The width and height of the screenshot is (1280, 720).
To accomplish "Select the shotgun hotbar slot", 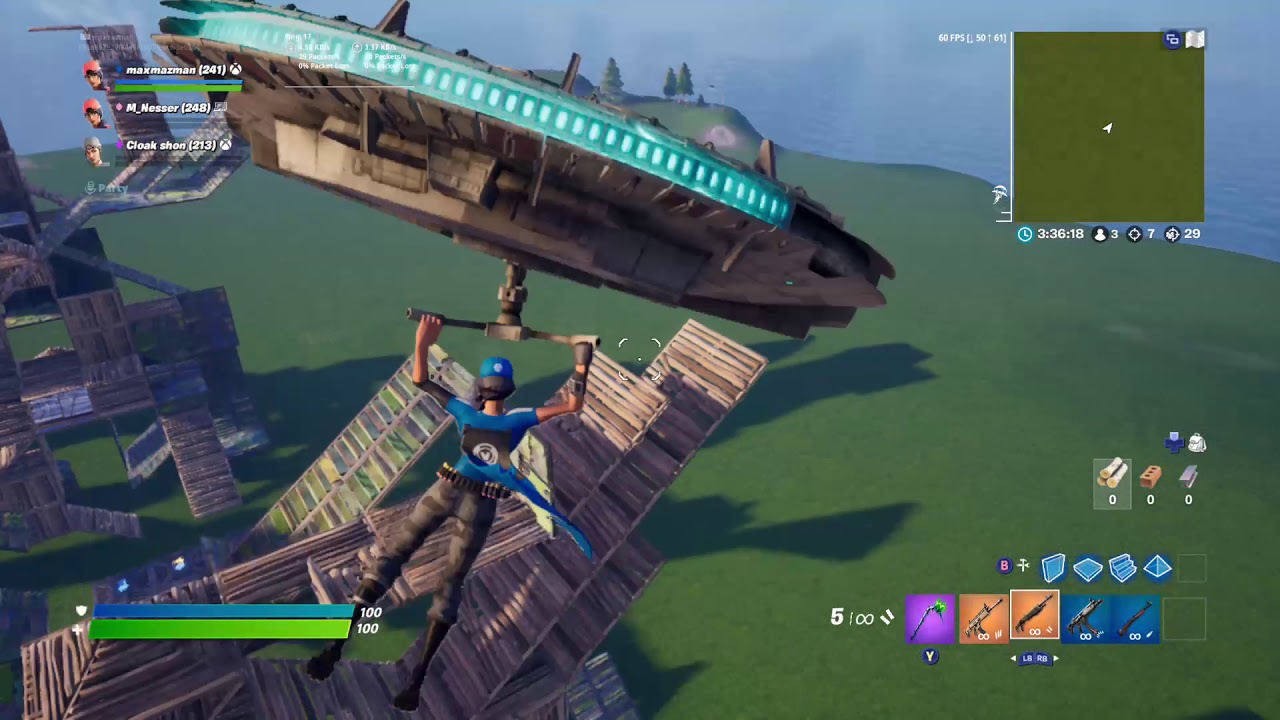I will (1035, 619).
